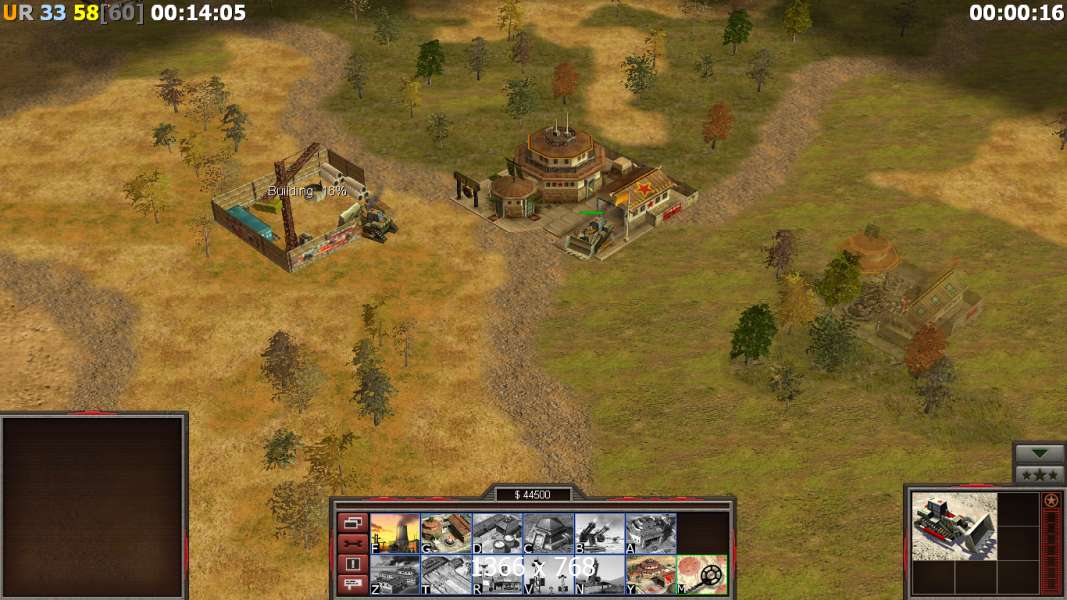This screenshot has height=600, width=1067.
Task: Choose the airfield build icon (Z)
Action: 395,575
